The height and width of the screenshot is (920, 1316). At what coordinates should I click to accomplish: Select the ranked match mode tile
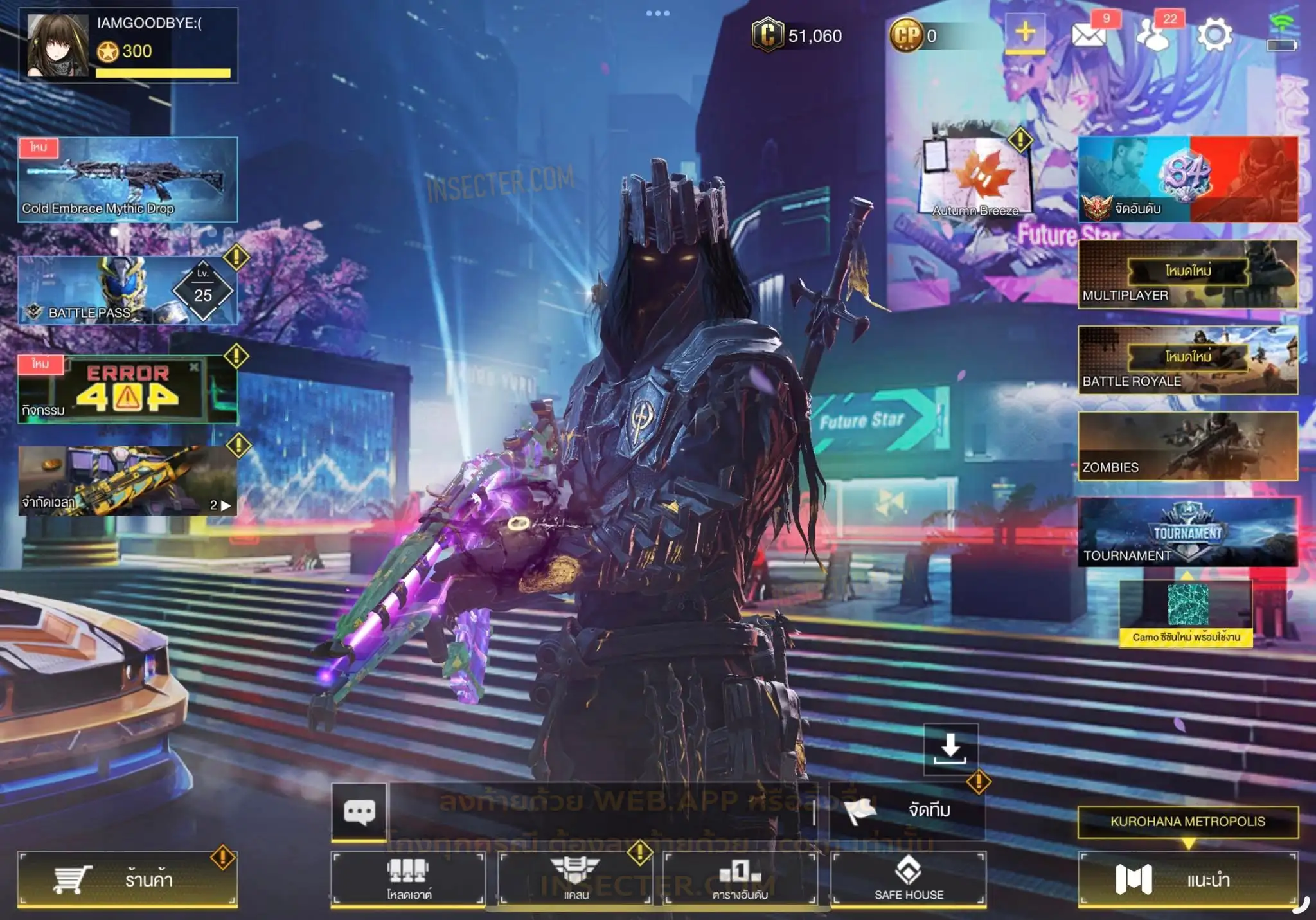pos(1187,179)
